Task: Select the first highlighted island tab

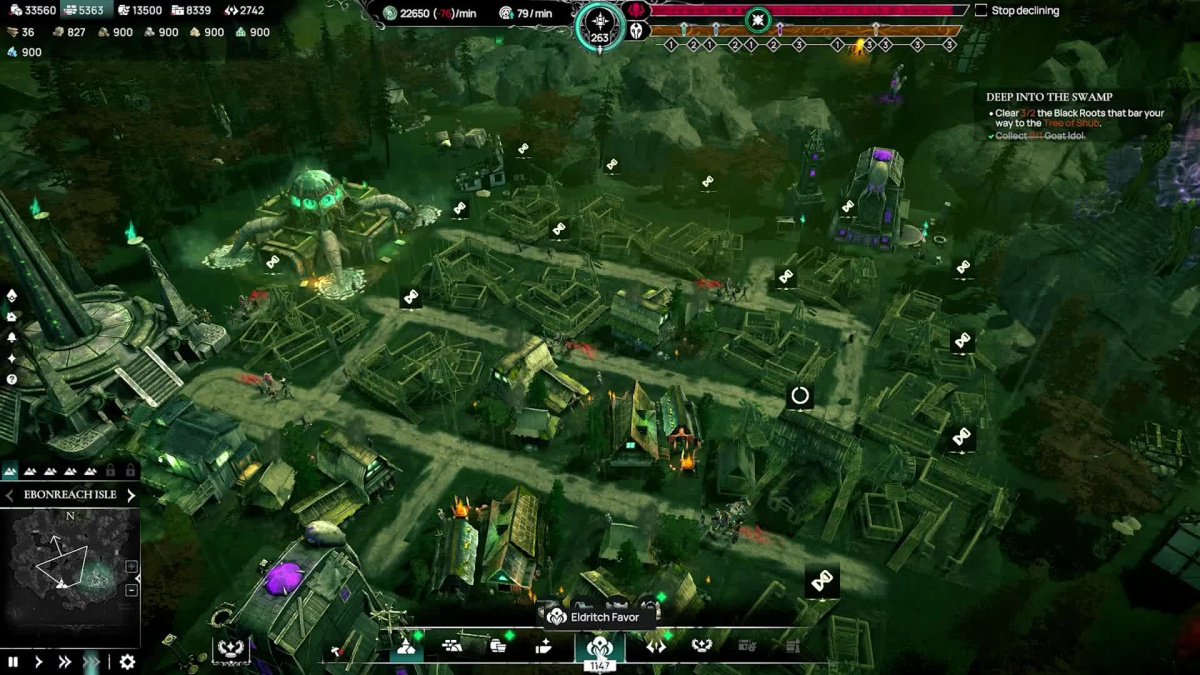Action: [11, 470]
